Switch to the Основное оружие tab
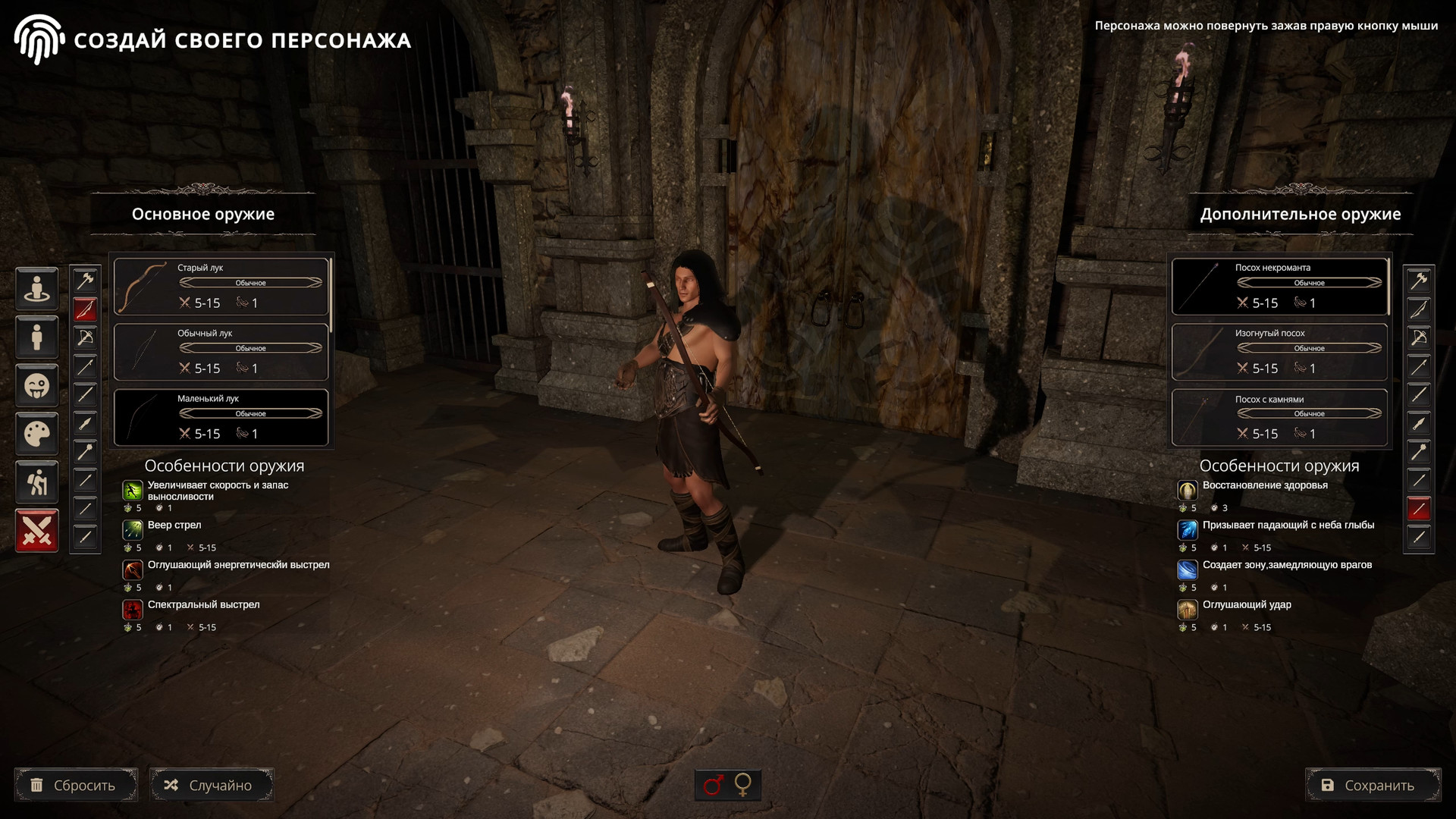The image size is (1456, 819). coord(202,214)
